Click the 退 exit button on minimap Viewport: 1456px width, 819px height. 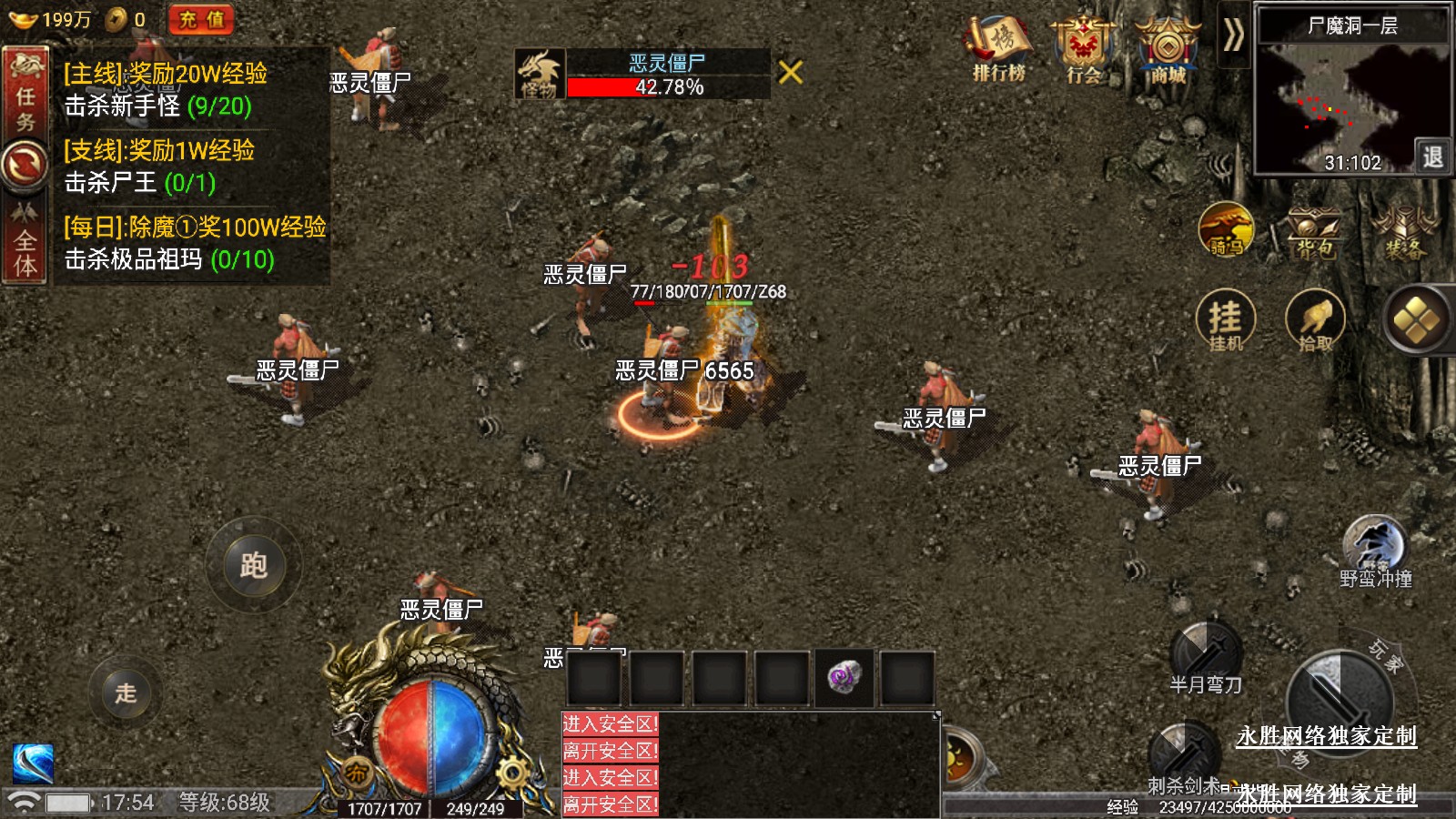tap(1431, 157)
